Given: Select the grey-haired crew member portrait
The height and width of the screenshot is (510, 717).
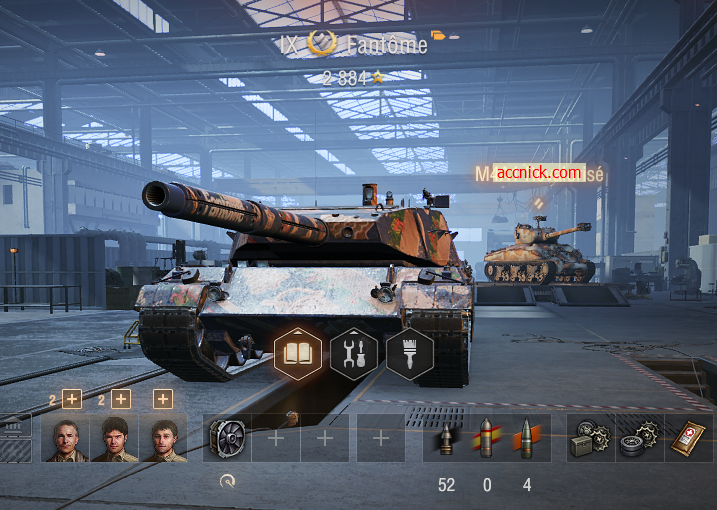Looking at the screenshot, I should (x=66, y=439).
